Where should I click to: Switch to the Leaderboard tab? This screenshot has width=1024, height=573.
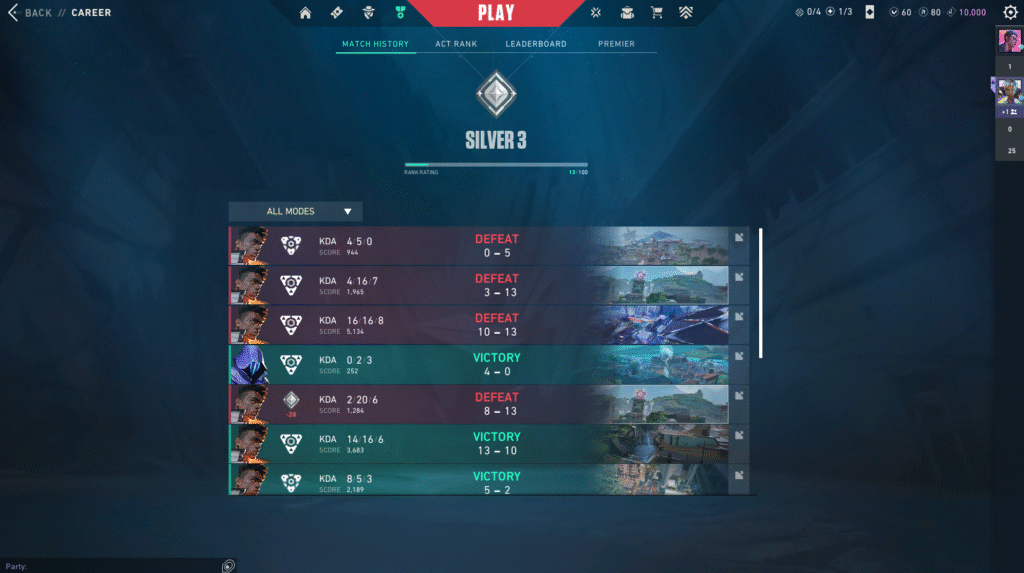pos(536,44)
